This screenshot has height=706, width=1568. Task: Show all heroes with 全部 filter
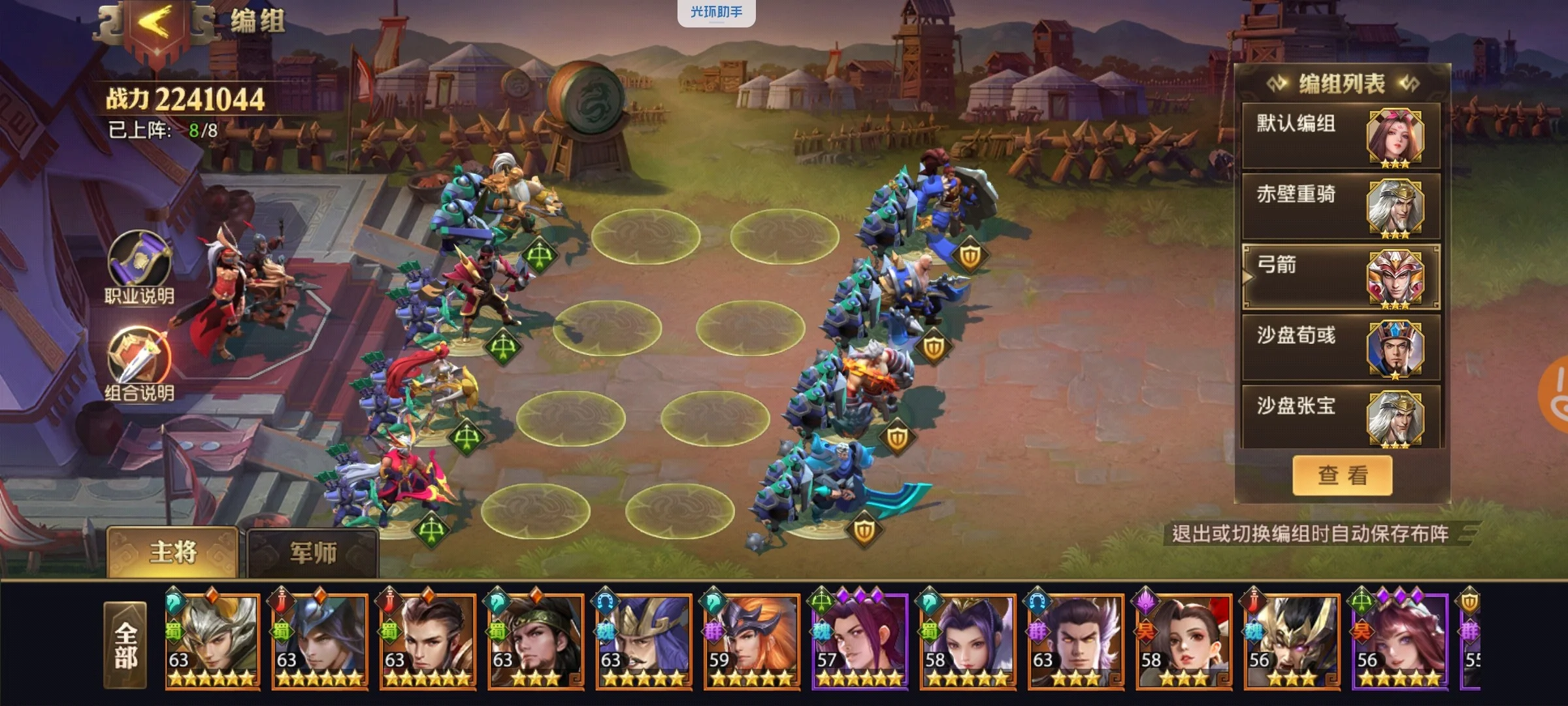[x=125, y=645]
